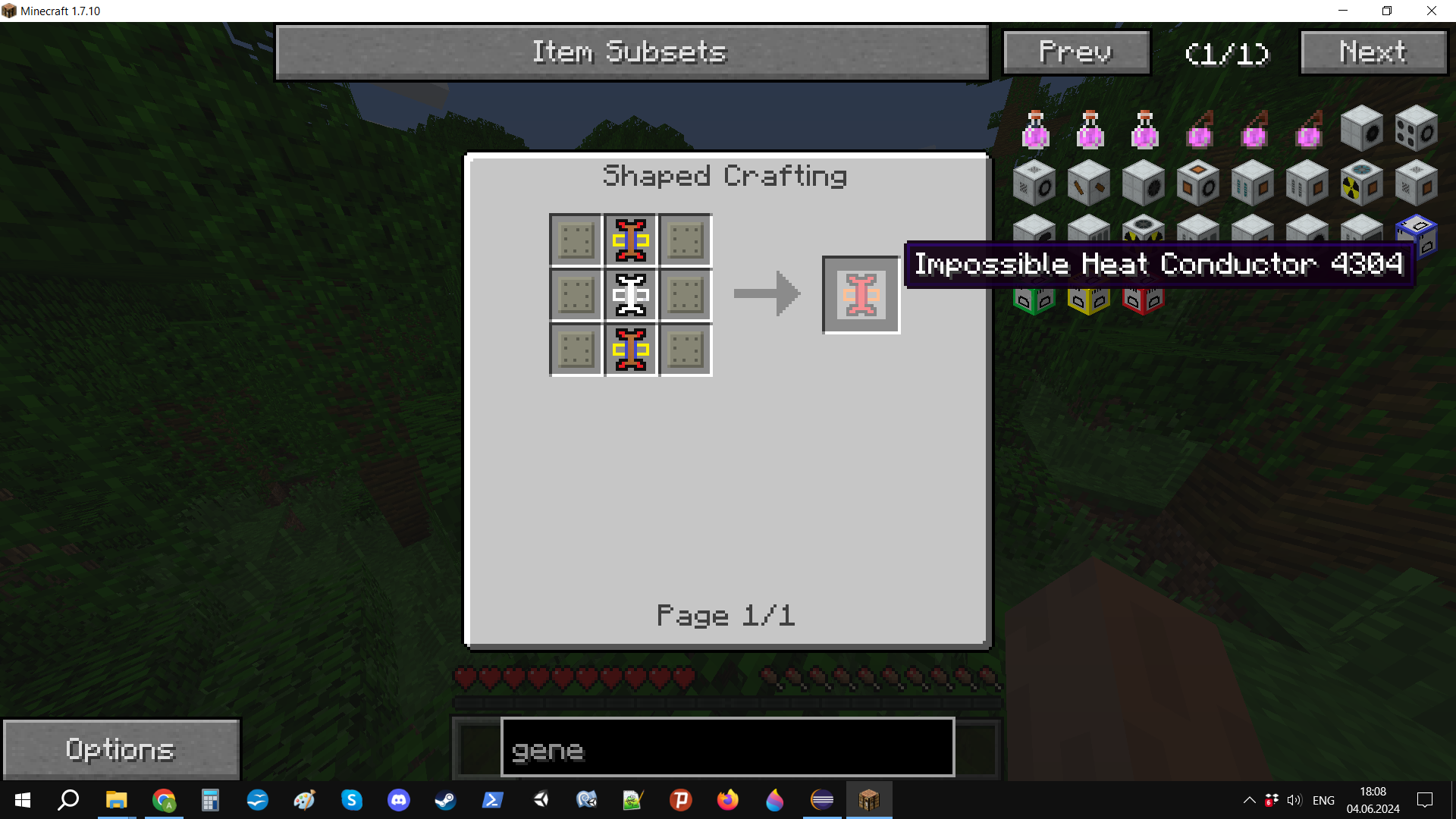1456x819 pixels.
Task: Select the machine block with brown levers
Action: (1088, 184)
